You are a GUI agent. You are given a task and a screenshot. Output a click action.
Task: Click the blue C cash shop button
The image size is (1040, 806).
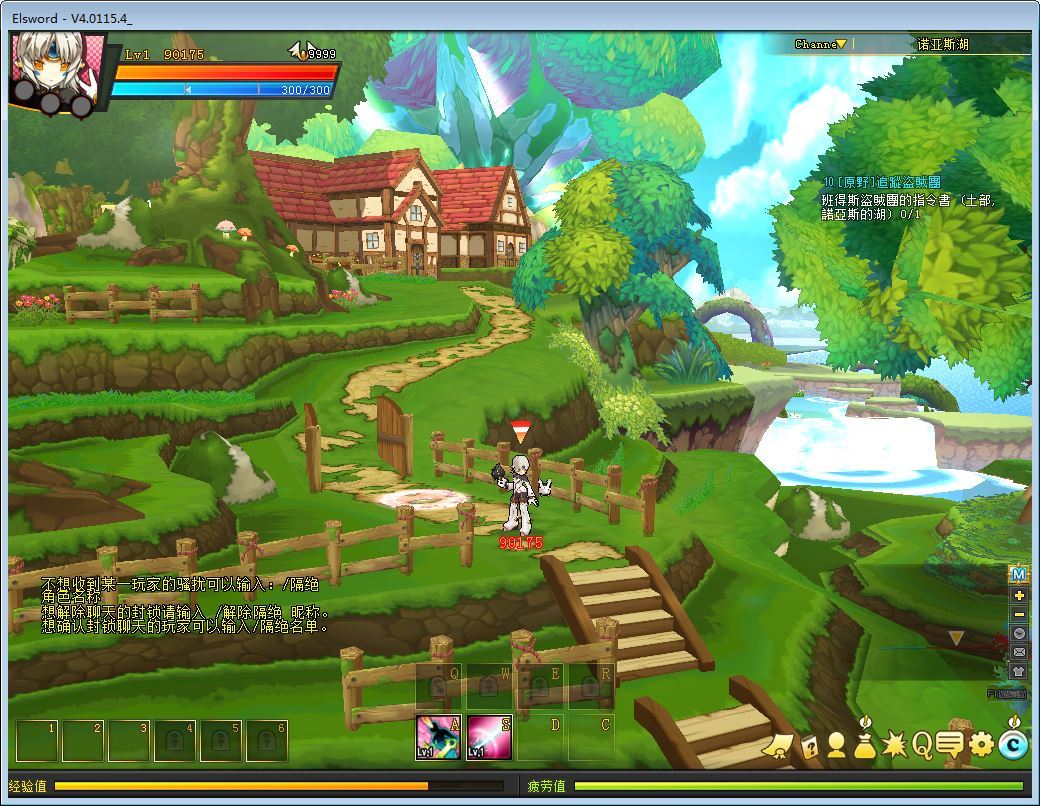click(x=1013, y=744)
